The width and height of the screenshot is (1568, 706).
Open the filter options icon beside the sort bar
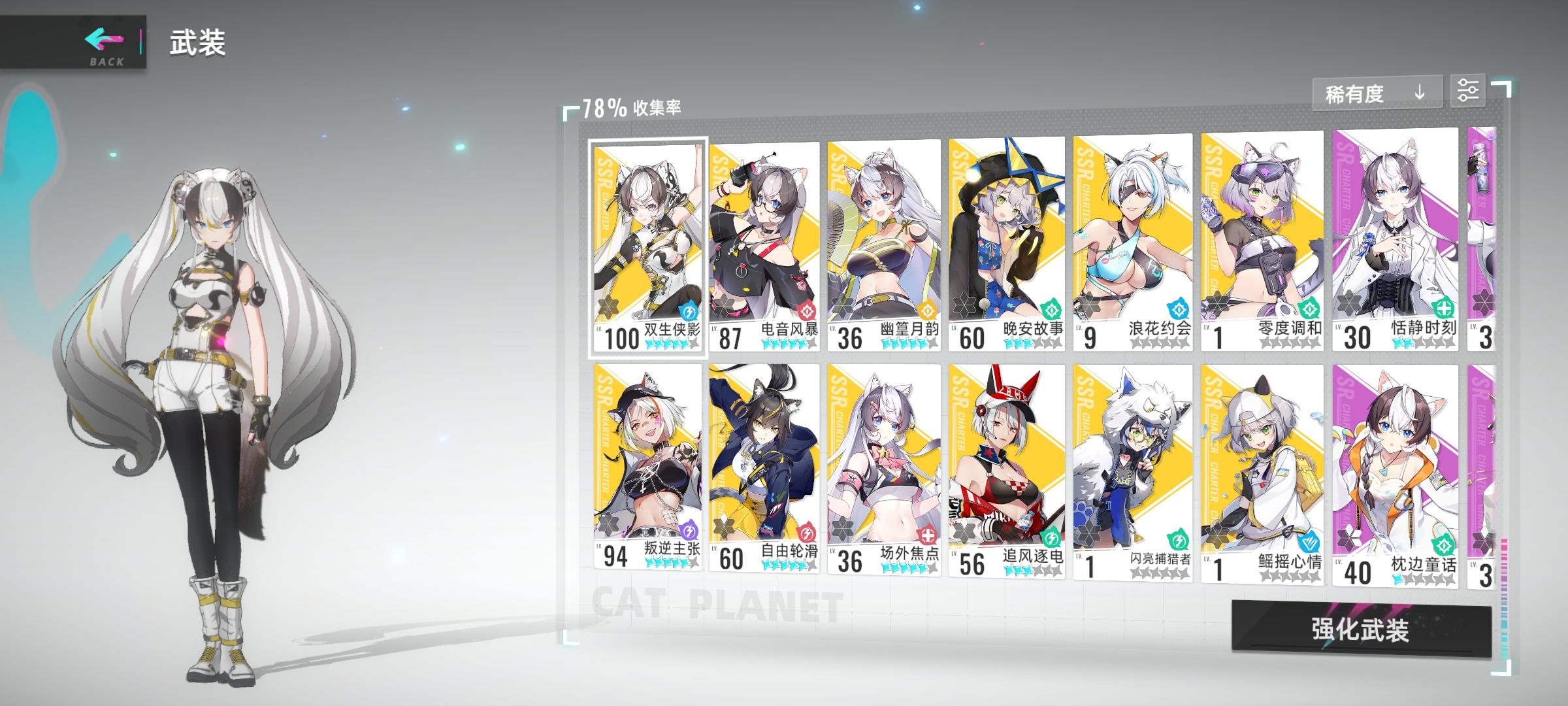(1470, 92)
